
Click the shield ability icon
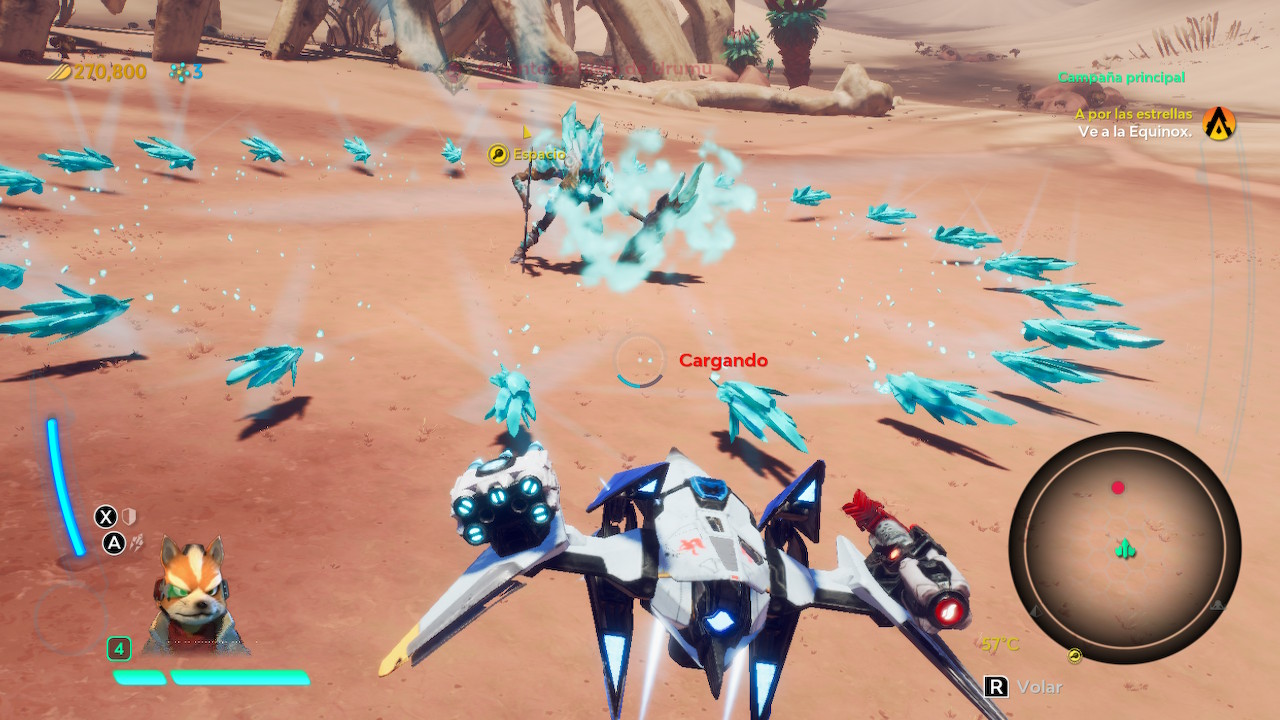[x=128, y=516]
